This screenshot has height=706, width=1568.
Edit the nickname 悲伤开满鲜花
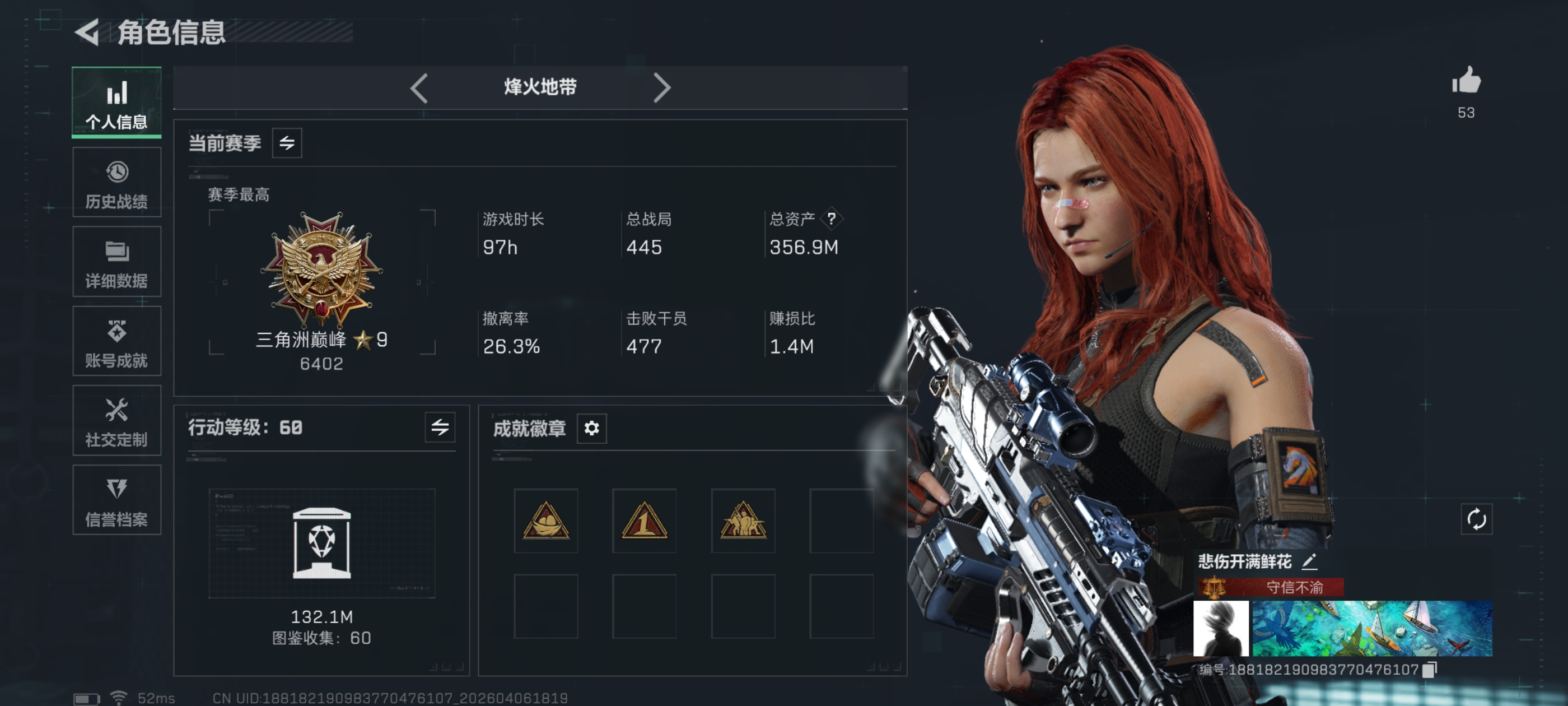click(x=1309, y=561)
